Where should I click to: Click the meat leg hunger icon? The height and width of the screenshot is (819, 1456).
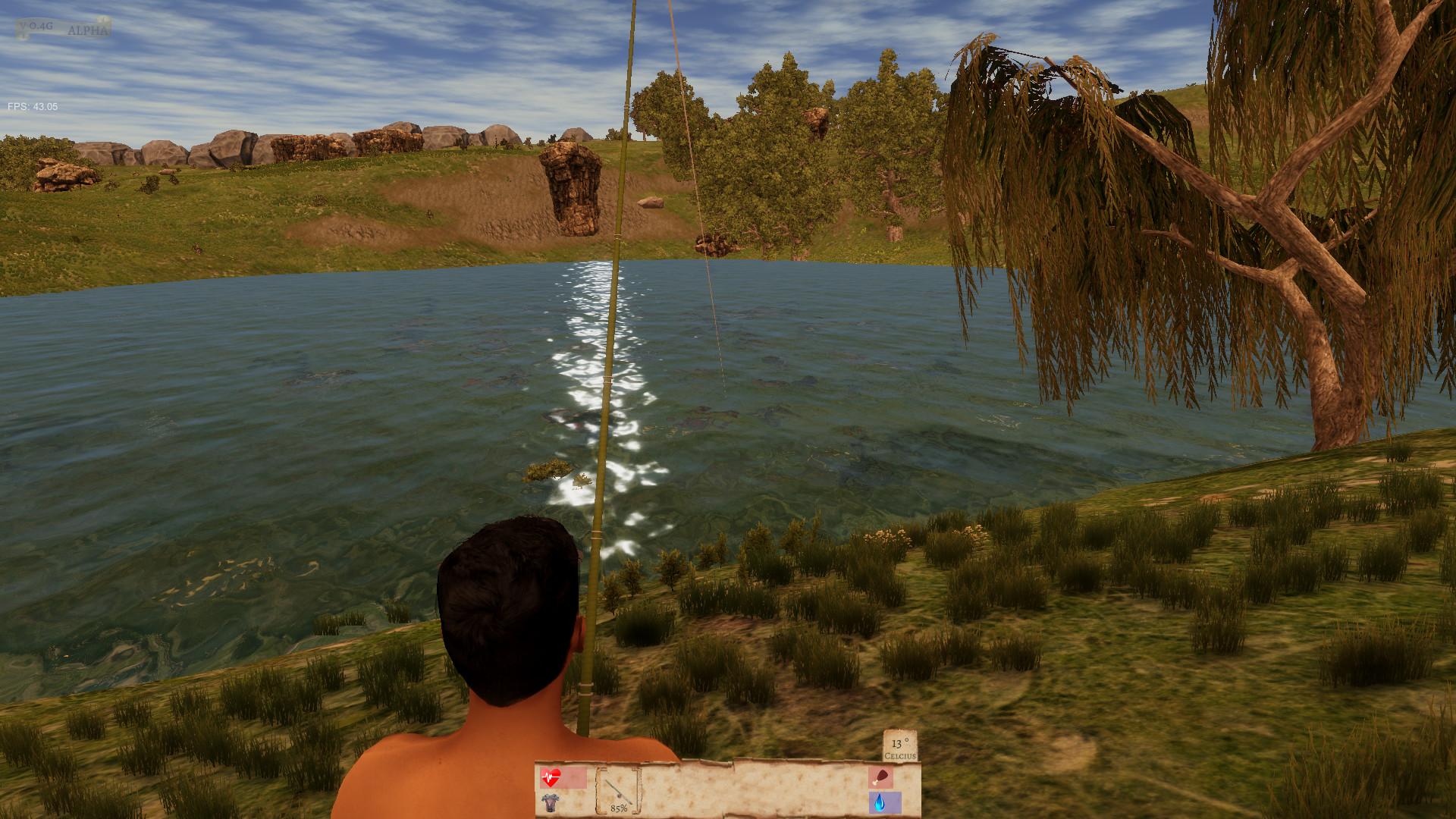pyautogui.click(x=882, y=777)
